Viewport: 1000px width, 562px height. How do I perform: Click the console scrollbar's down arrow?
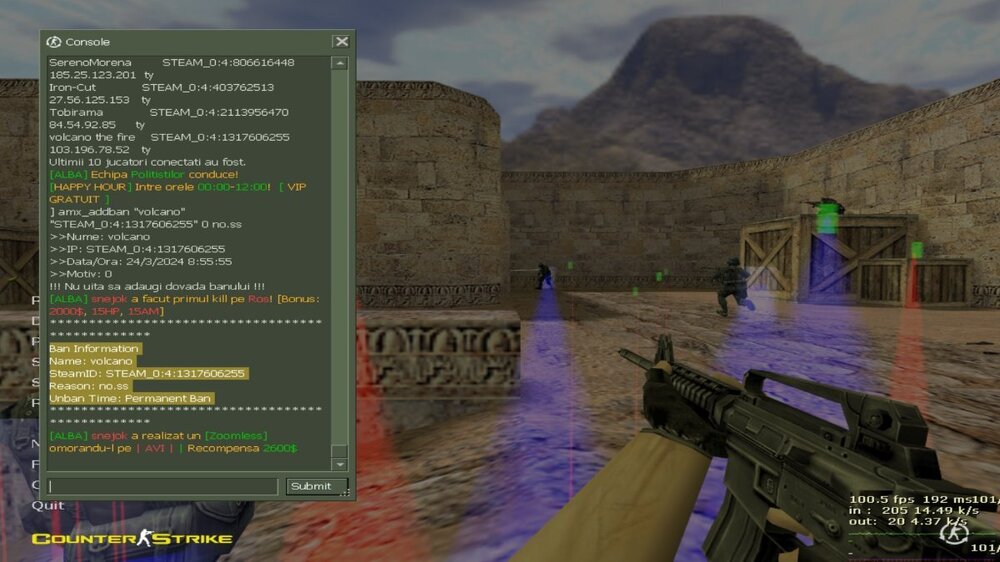point(340,465)
